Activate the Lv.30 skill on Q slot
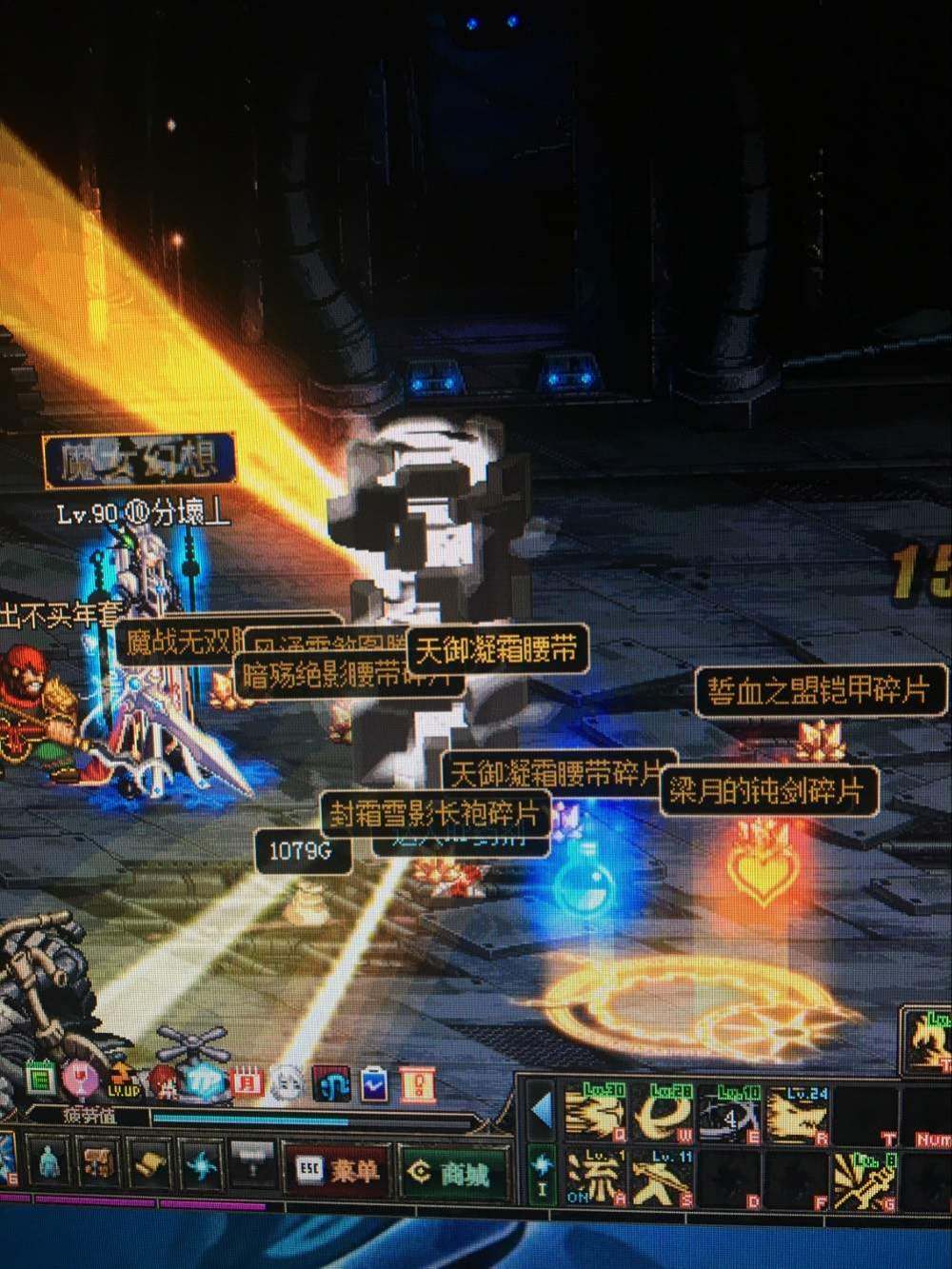This screenshot has height=1269, width=952. click(595, 1114)
